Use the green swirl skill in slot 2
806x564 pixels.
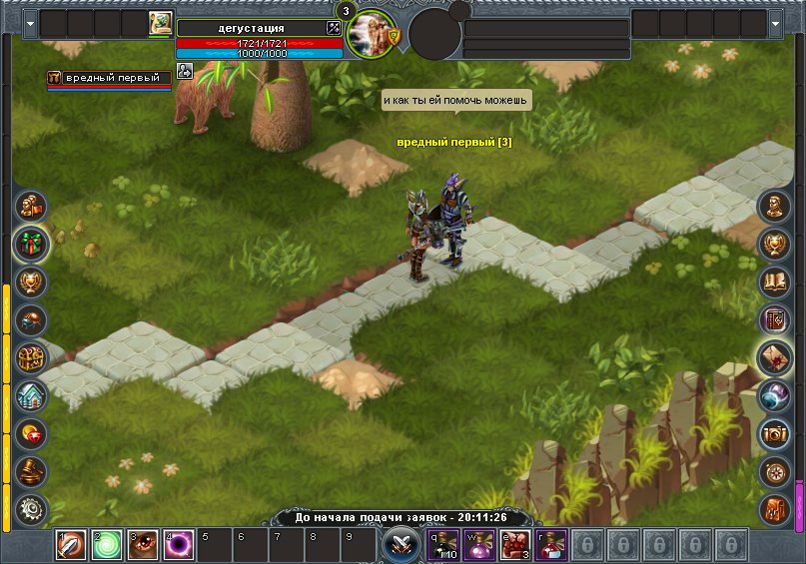click(107, 544)
